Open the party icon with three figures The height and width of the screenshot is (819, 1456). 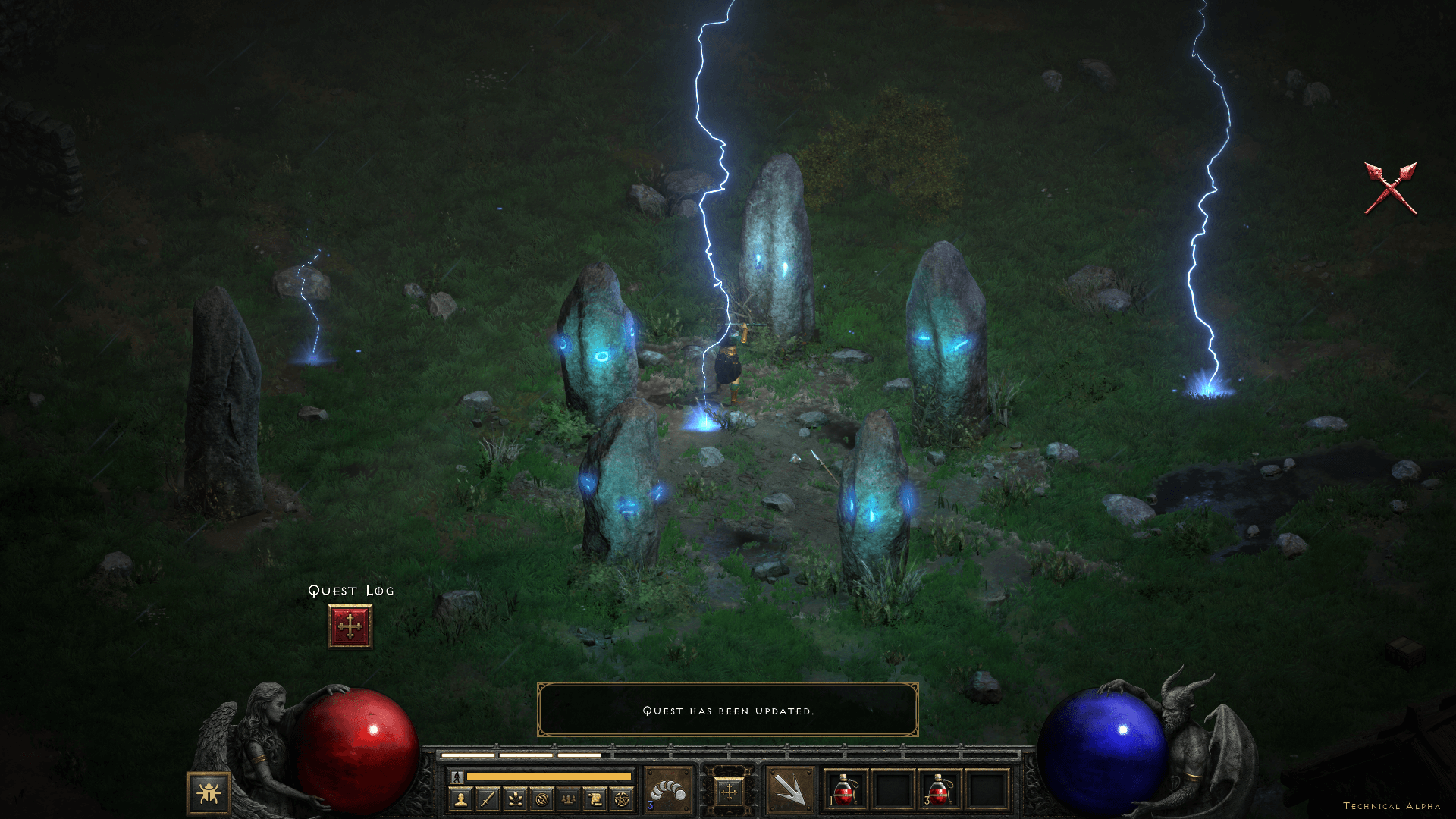(x=568, y=799)
